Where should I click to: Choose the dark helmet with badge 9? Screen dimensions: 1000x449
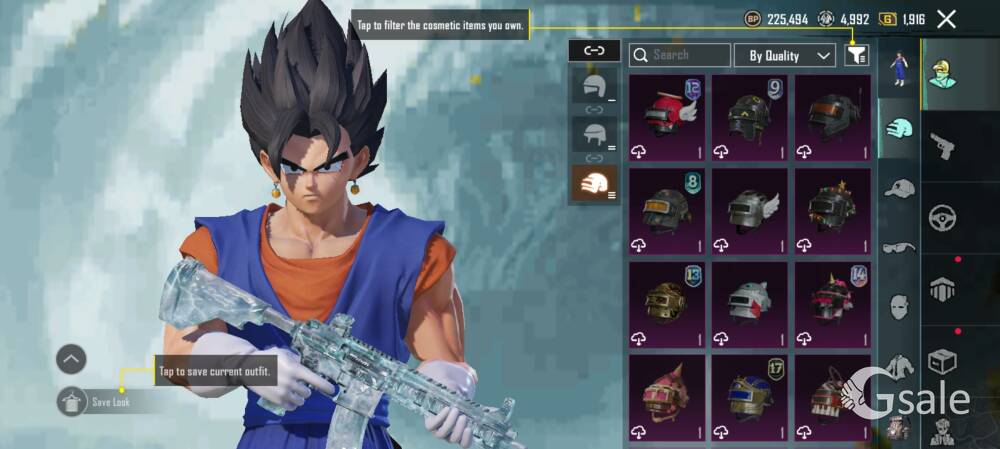click(750, 117)
